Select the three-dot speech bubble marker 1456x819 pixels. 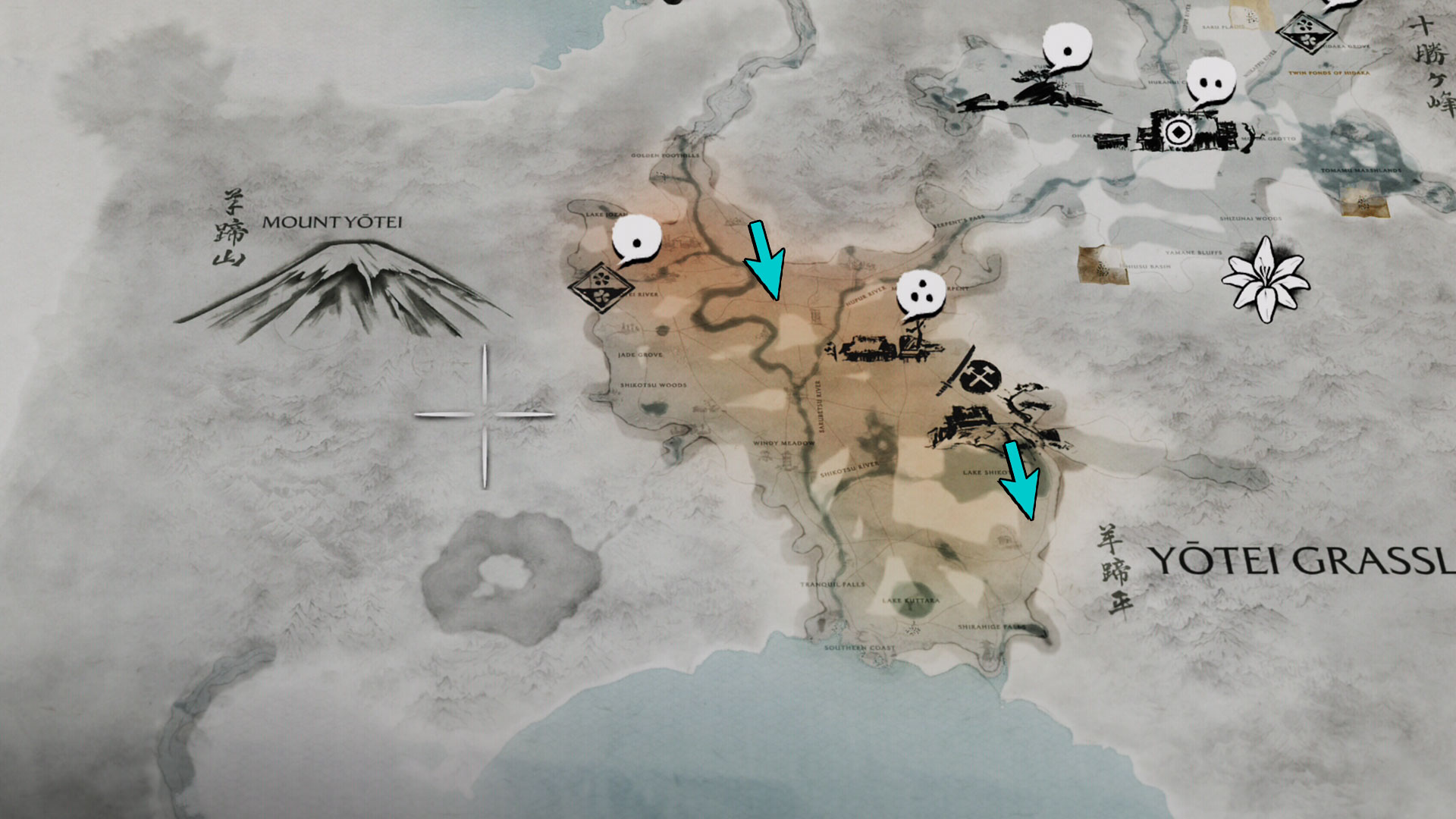[x=921, y=294]
